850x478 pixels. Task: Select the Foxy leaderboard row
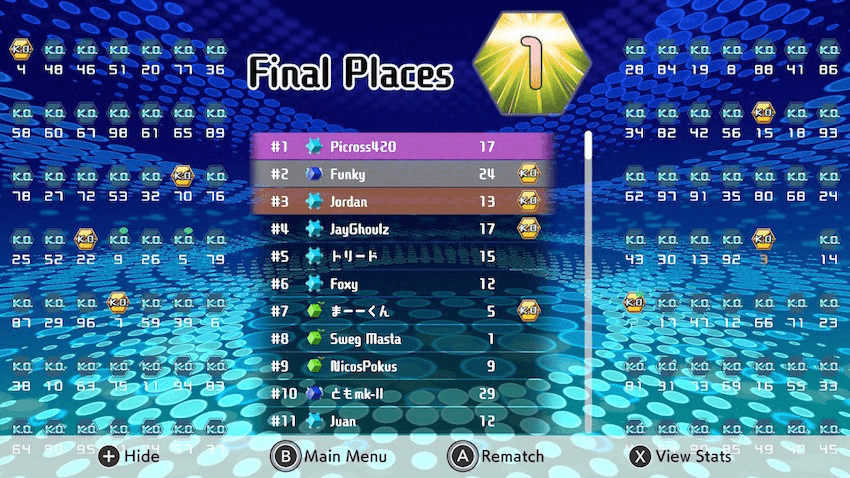tap(402, 284)
